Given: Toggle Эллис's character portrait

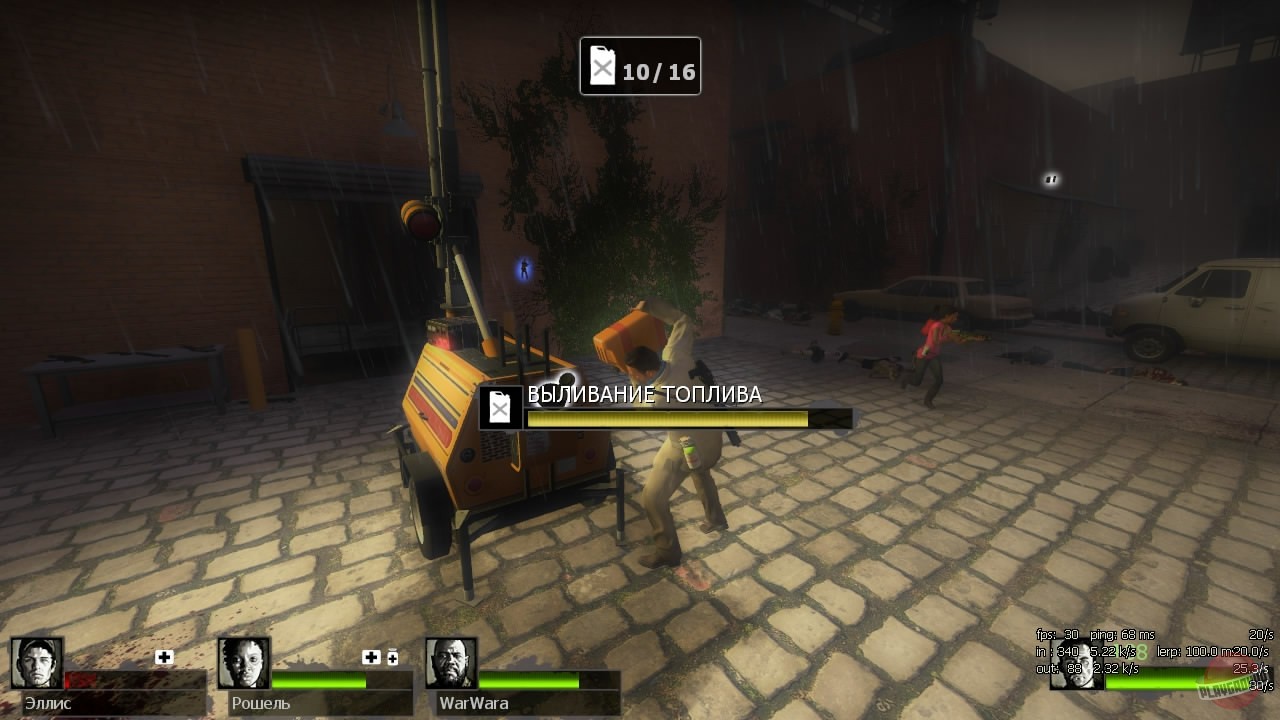Looking at the screenshot, I should coord(36,664).
